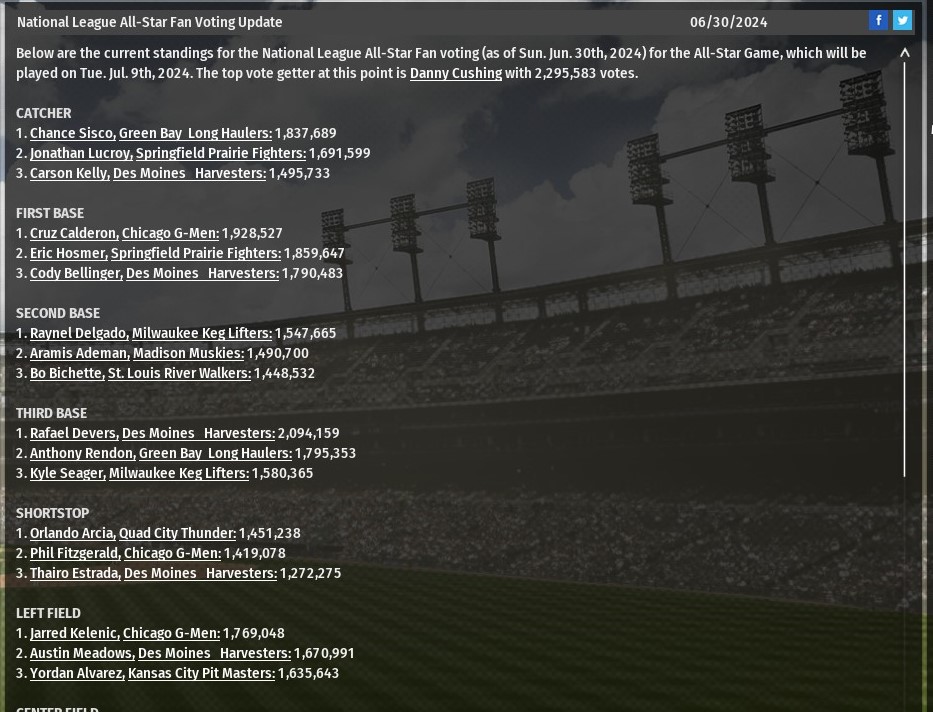Open the Quad City Thunder team page

coord(177,533)
